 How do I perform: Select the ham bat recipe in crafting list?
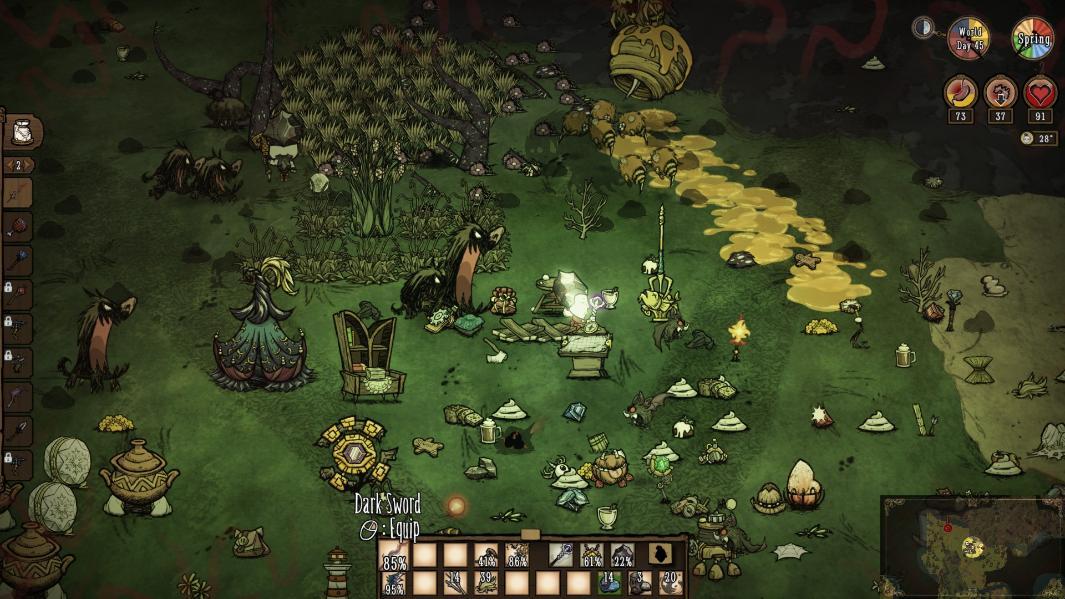(19, 226)
